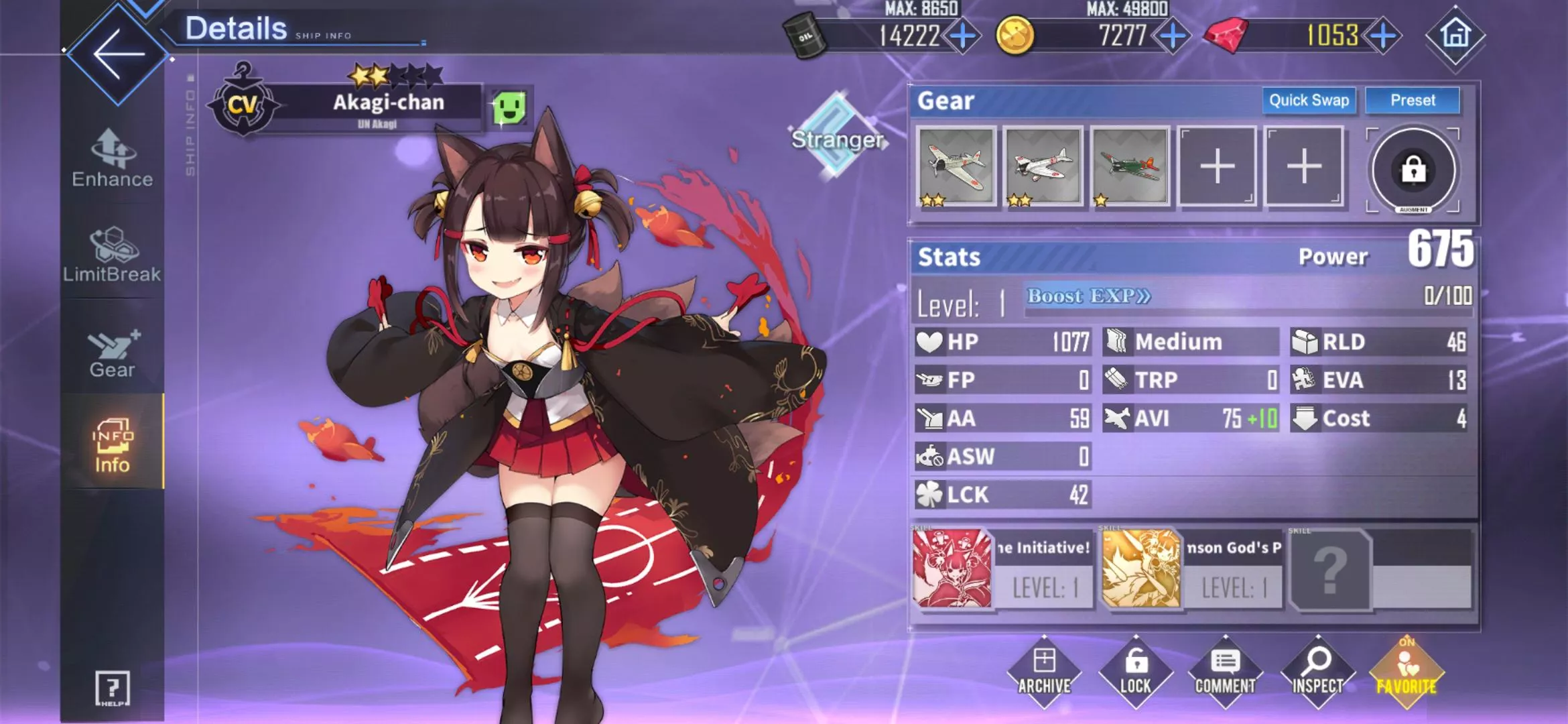Add more oil with plus button
1568x724 pixels.
[963, 36]
